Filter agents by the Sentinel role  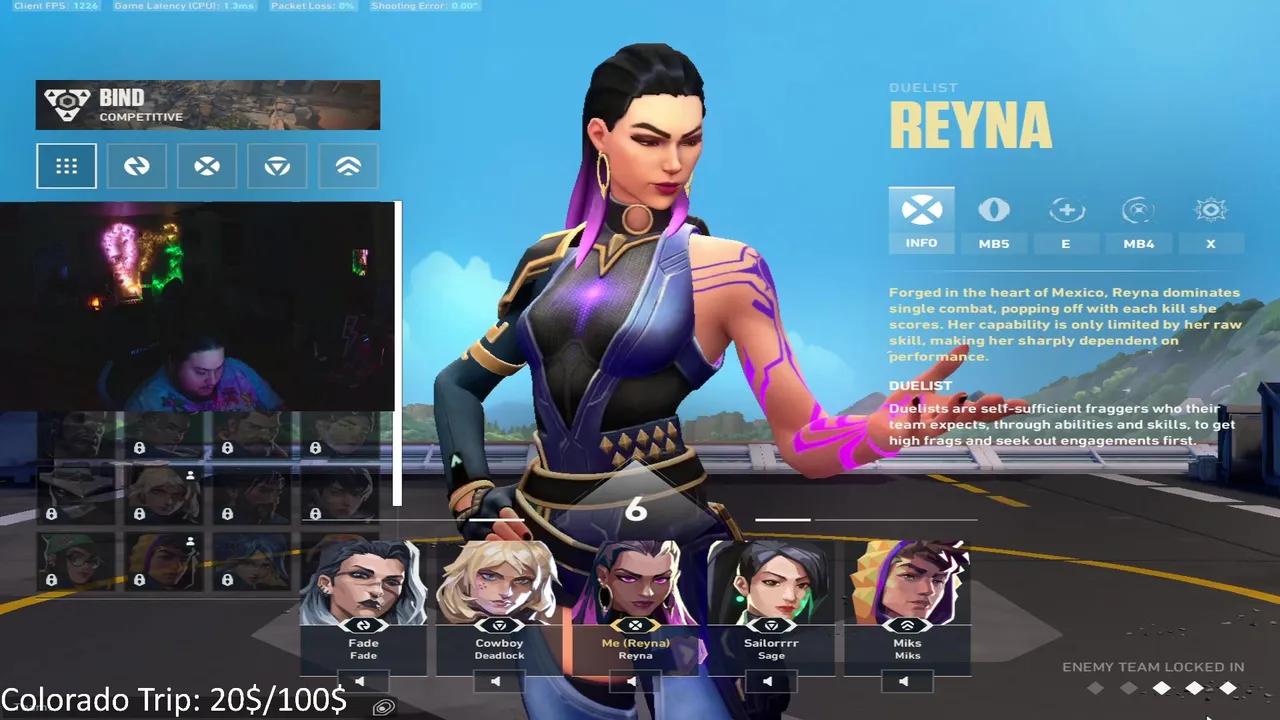click(347, 166)
